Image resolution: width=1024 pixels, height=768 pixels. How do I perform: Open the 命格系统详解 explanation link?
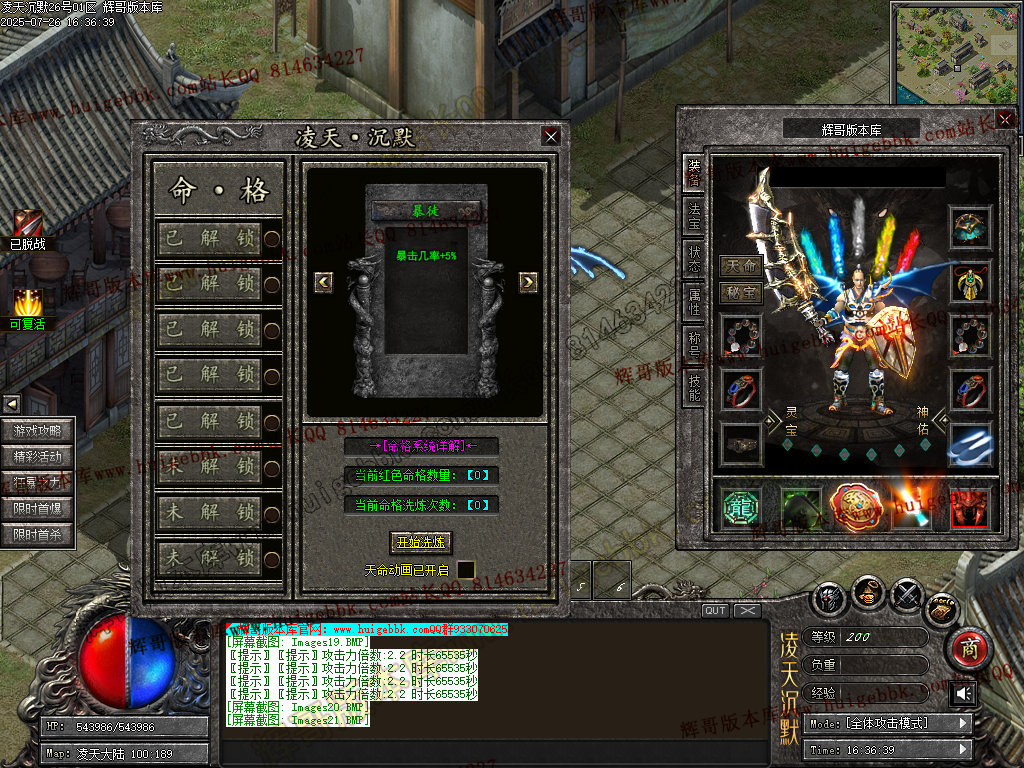tap(421, 446)
